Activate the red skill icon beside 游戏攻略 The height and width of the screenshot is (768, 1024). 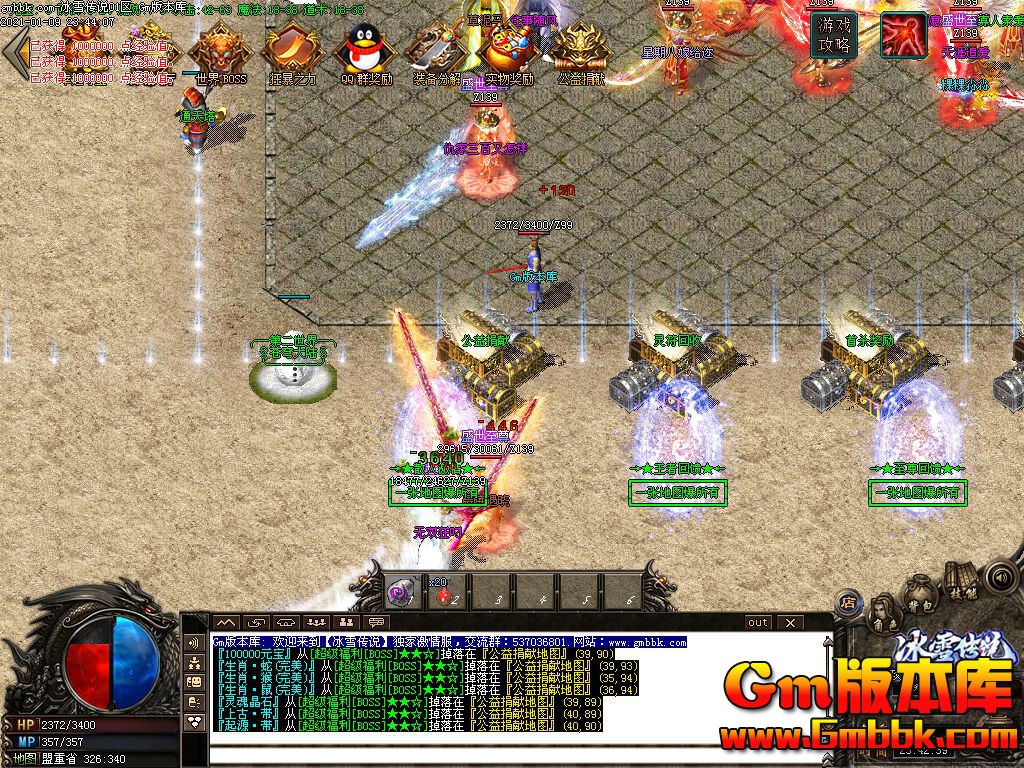pos(902,36)
